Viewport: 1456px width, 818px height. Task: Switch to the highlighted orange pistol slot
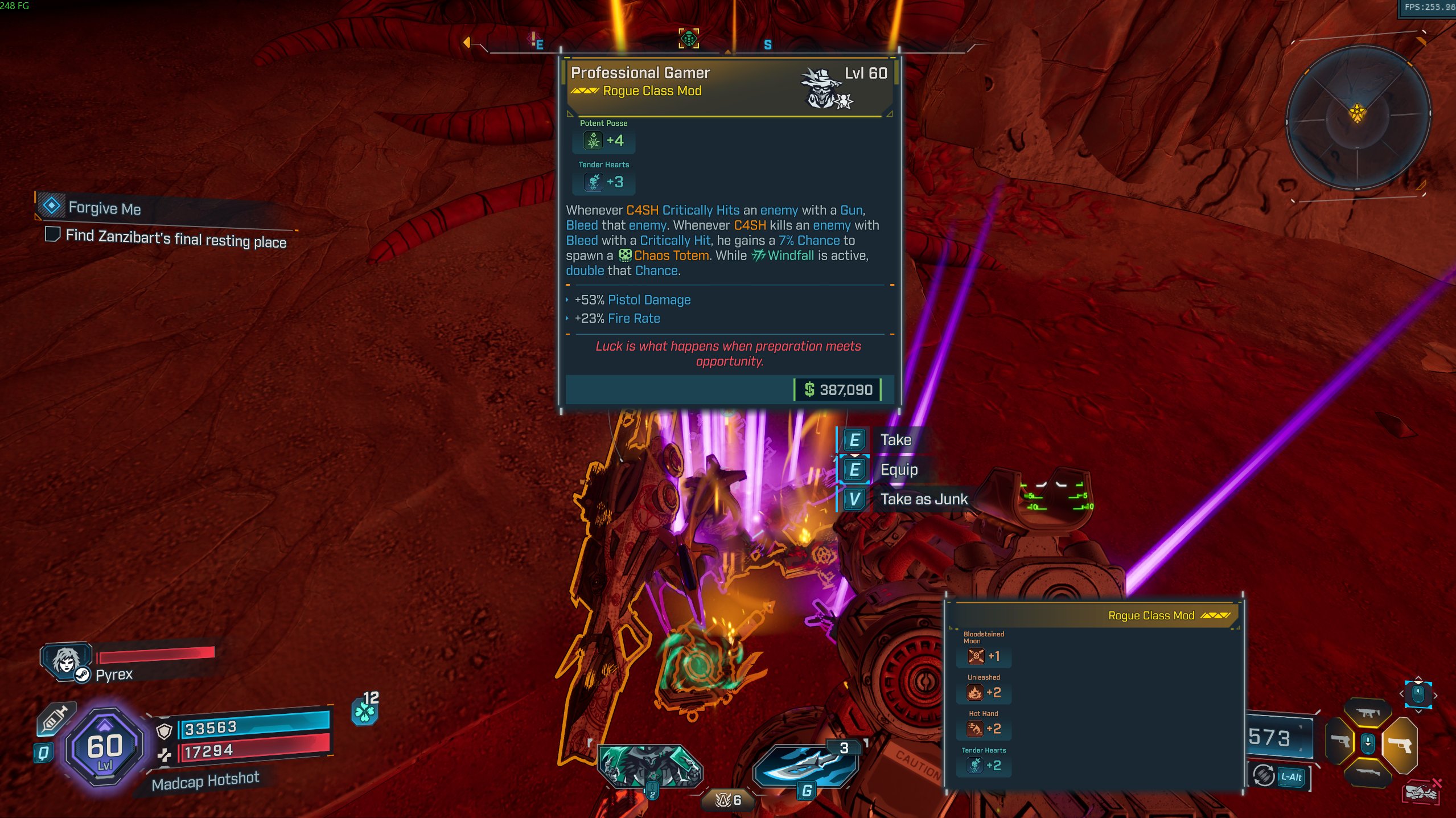[x=1400, y=744]
